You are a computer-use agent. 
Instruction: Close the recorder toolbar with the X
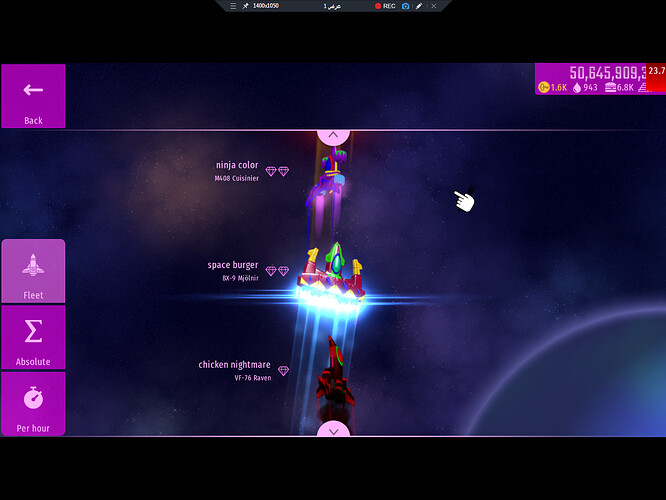tap(433, 6)
